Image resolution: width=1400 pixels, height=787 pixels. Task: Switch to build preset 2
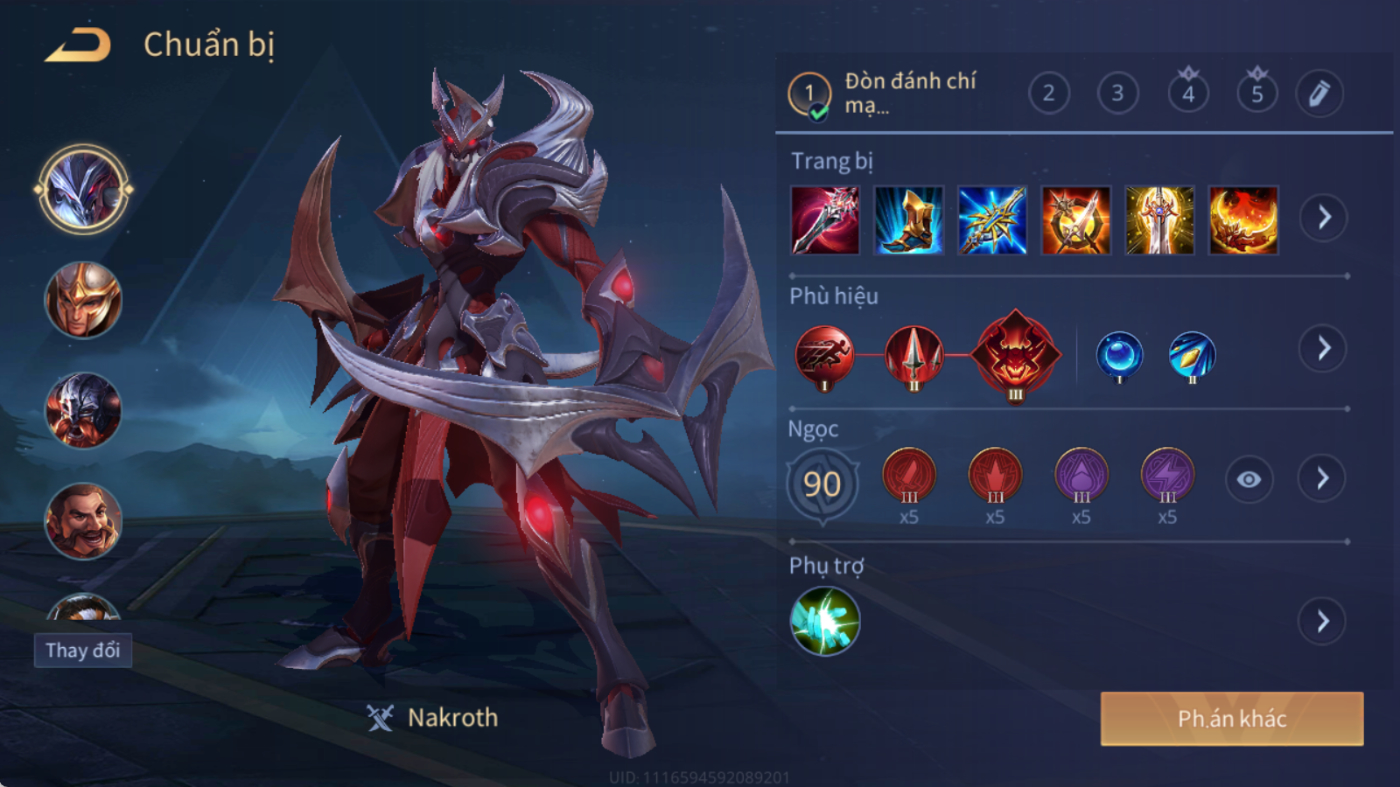tap(1049, 94)
